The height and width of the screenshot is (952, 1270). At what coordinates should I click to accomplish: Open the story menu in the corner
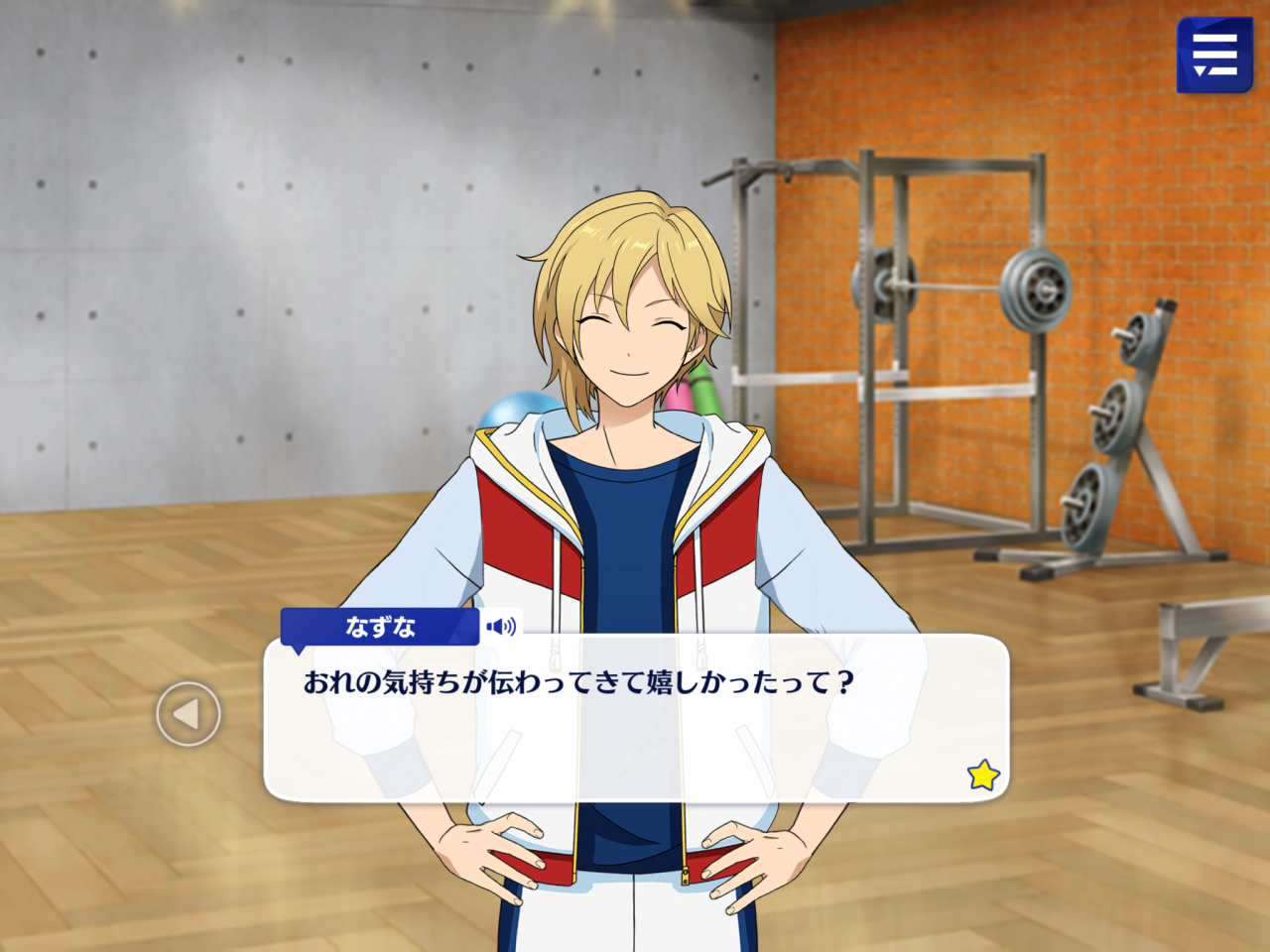coord(1214,56)
